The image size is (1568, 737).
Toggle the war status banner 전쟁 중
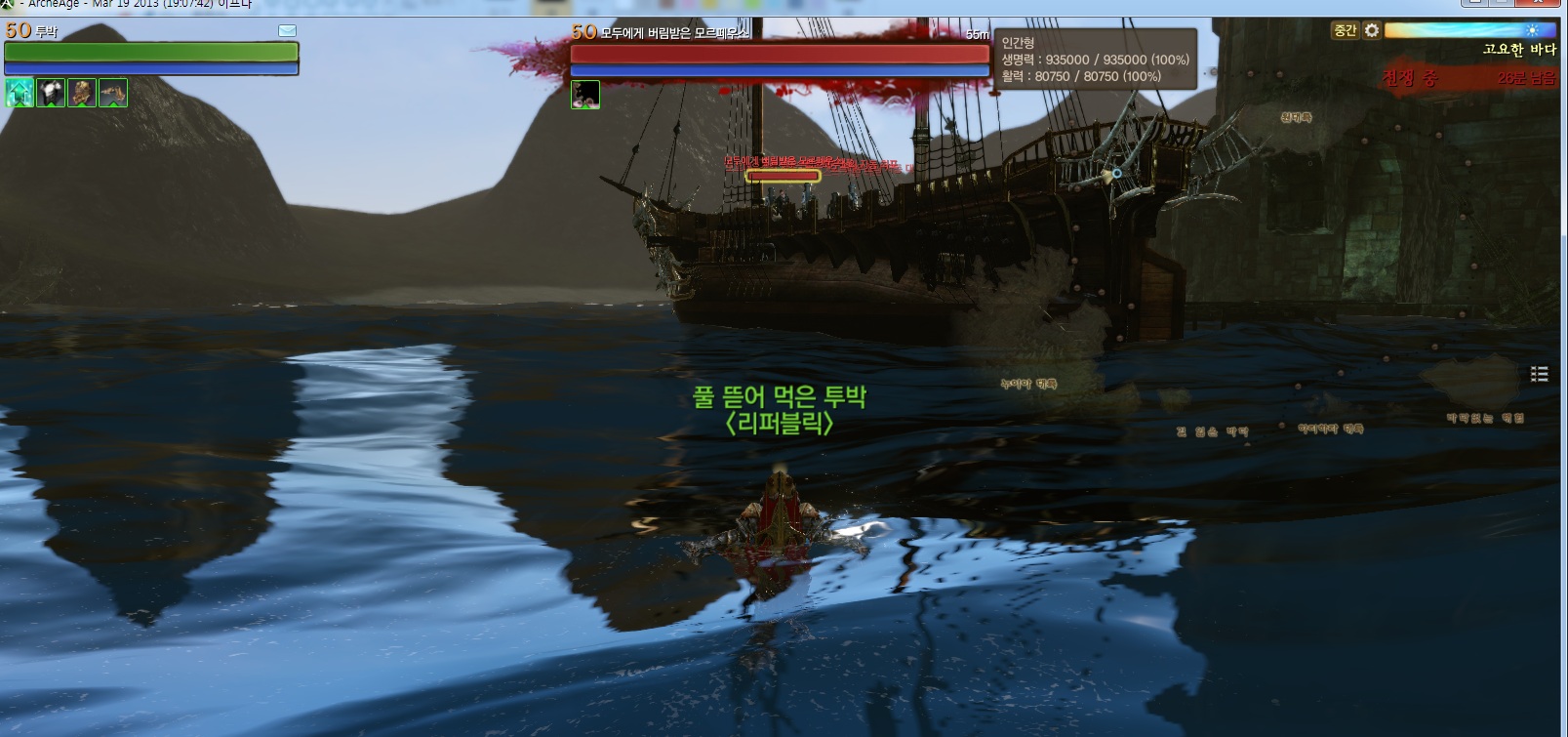1411,78
